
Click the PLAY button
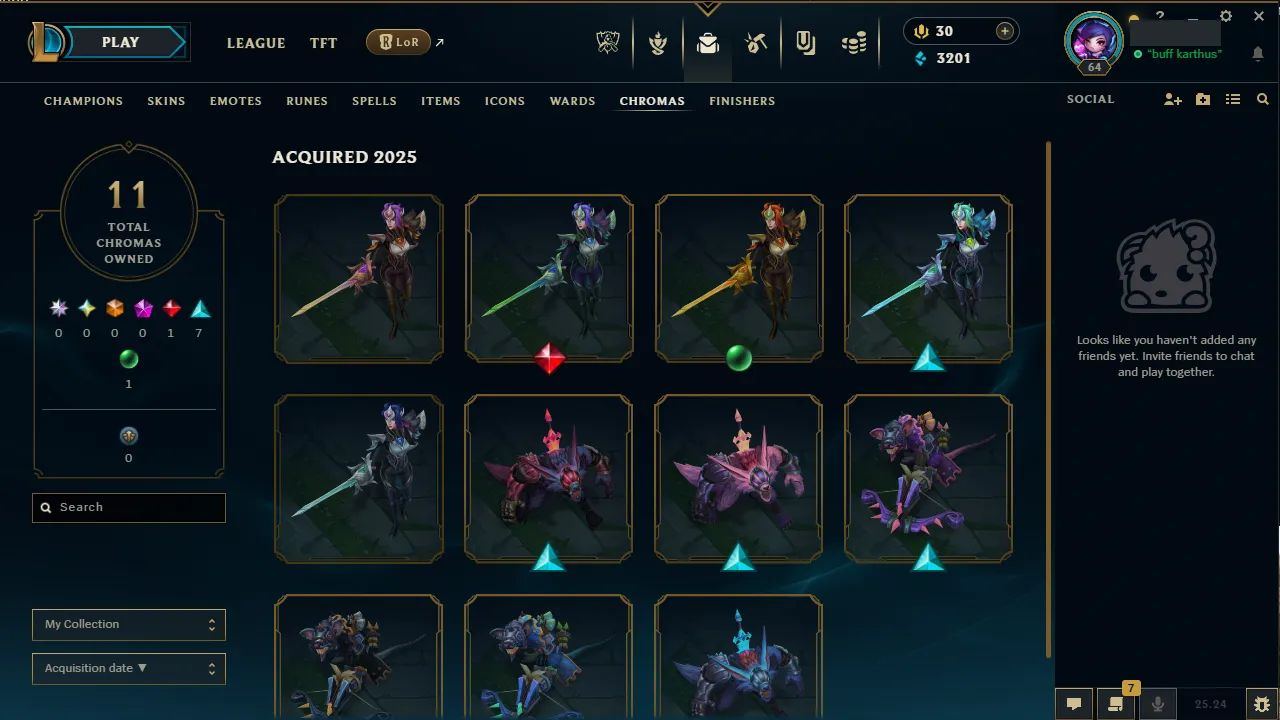(x=120, y=42)
